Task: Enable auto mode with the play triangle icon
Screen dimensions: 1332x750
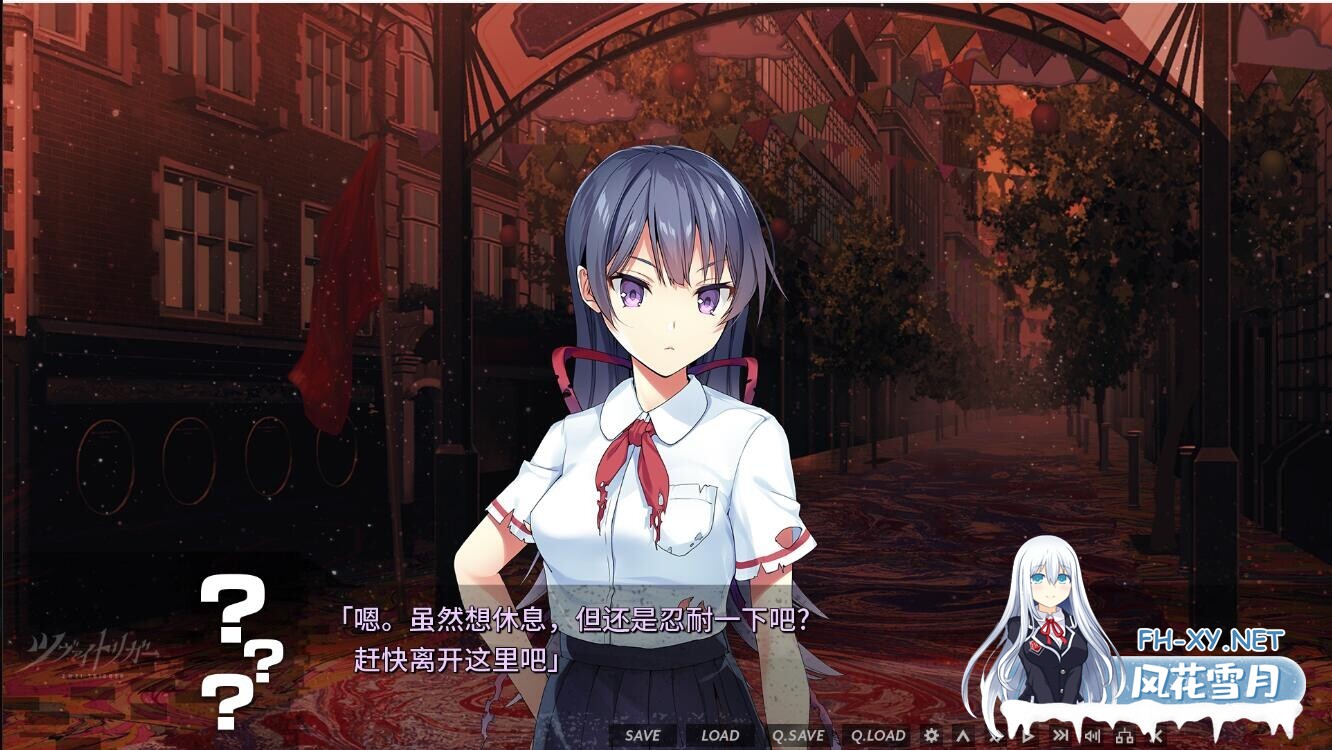Action: pos(1028,737)
